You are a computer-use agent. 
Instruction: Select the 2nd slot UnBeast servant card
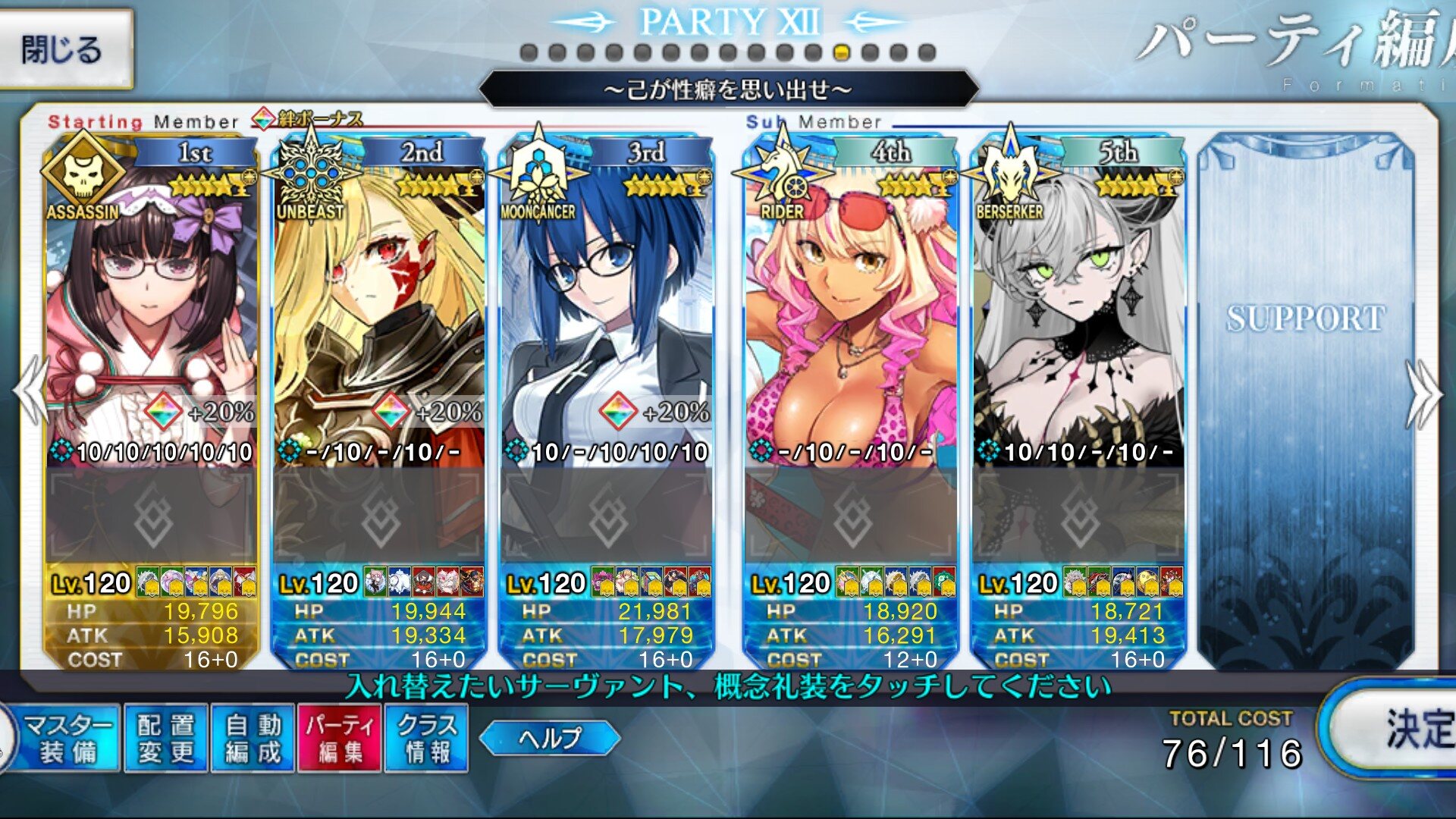click(x=379, y=303)
